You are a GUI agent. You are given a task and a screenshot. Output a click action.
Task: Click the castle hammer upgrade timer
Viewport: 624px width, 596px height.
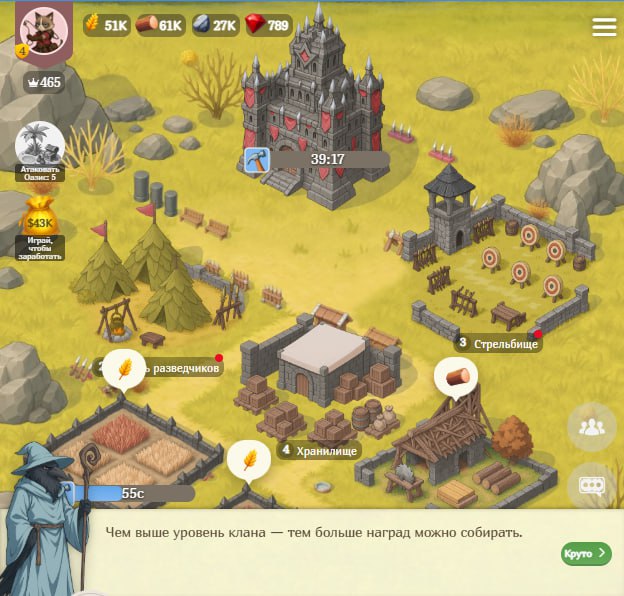[316, 159]
